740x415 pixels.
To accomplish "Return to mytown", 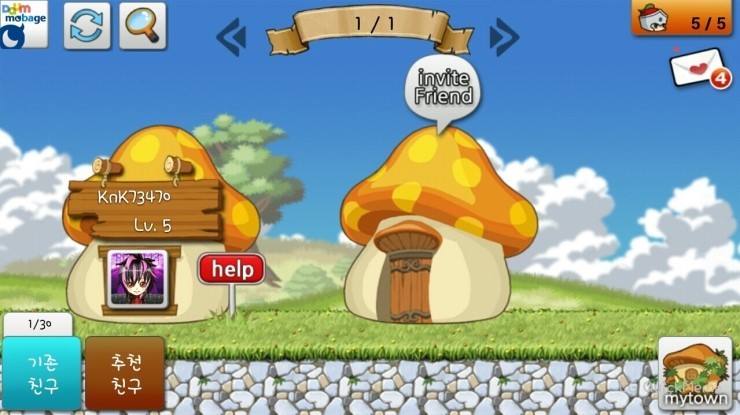I will tap(694, 374).
